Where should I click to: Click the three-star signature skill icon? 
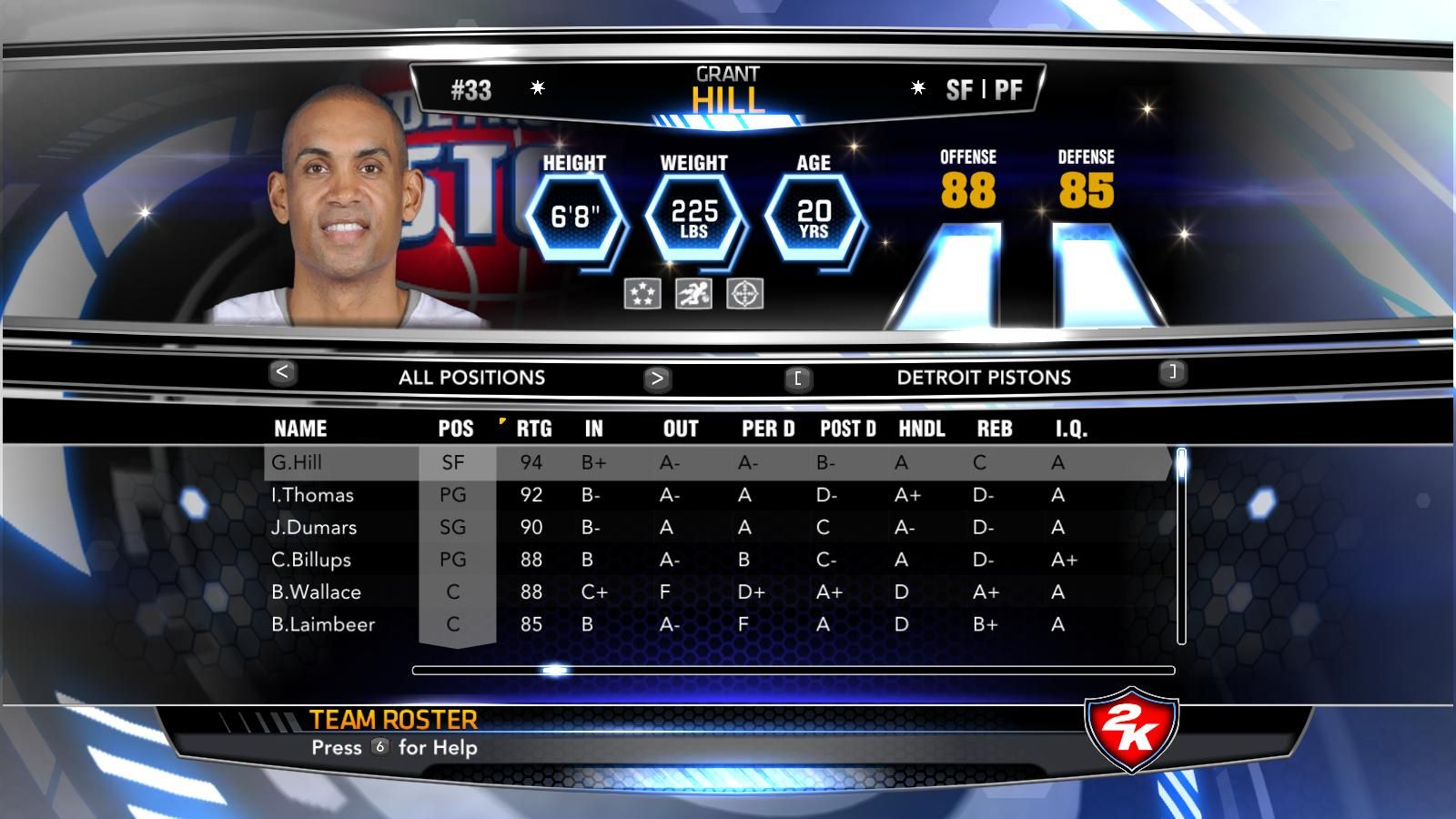point(642,294)
